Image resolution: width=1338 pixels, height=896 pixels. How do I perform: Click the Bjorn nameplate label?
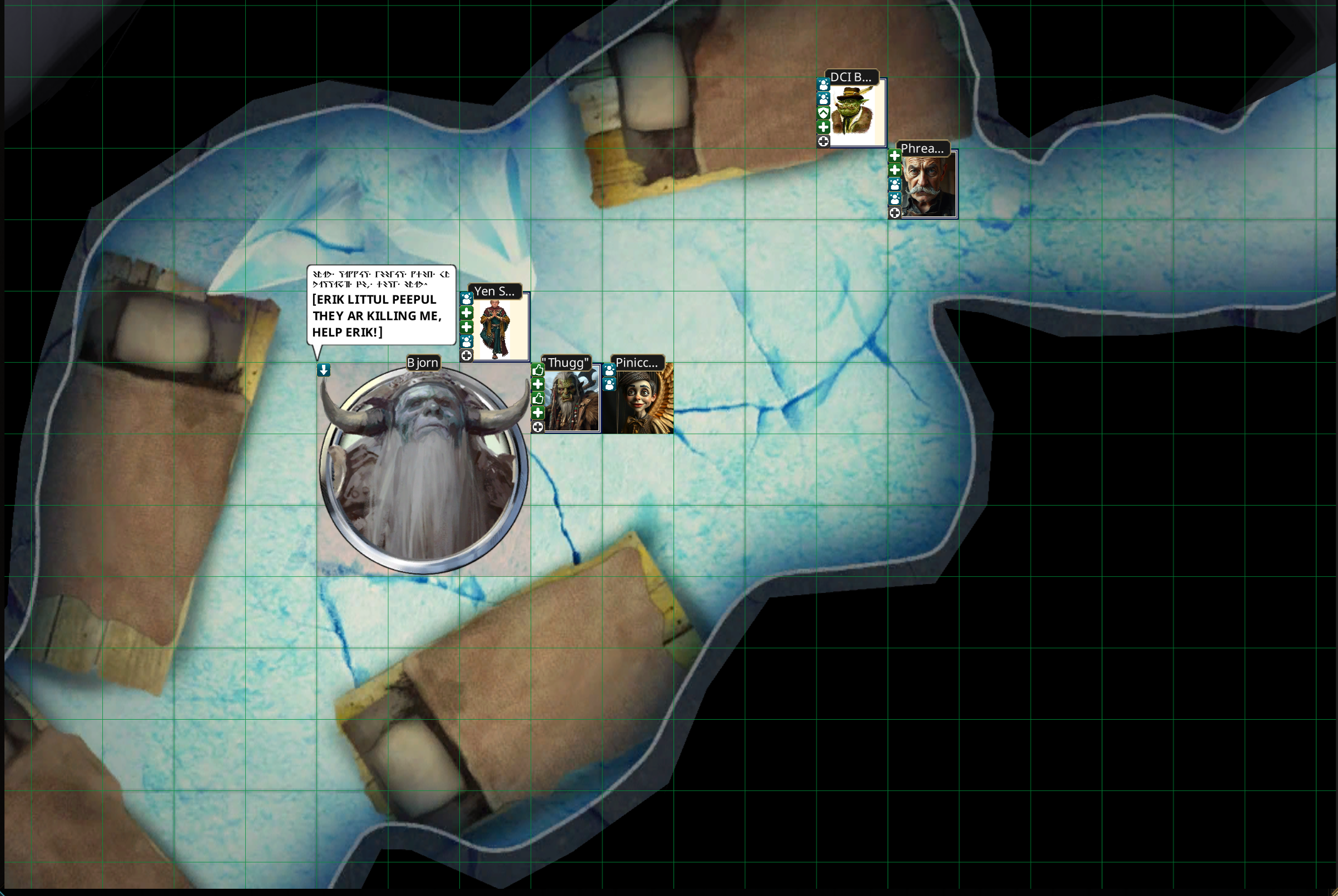click(x=423, y=362)
